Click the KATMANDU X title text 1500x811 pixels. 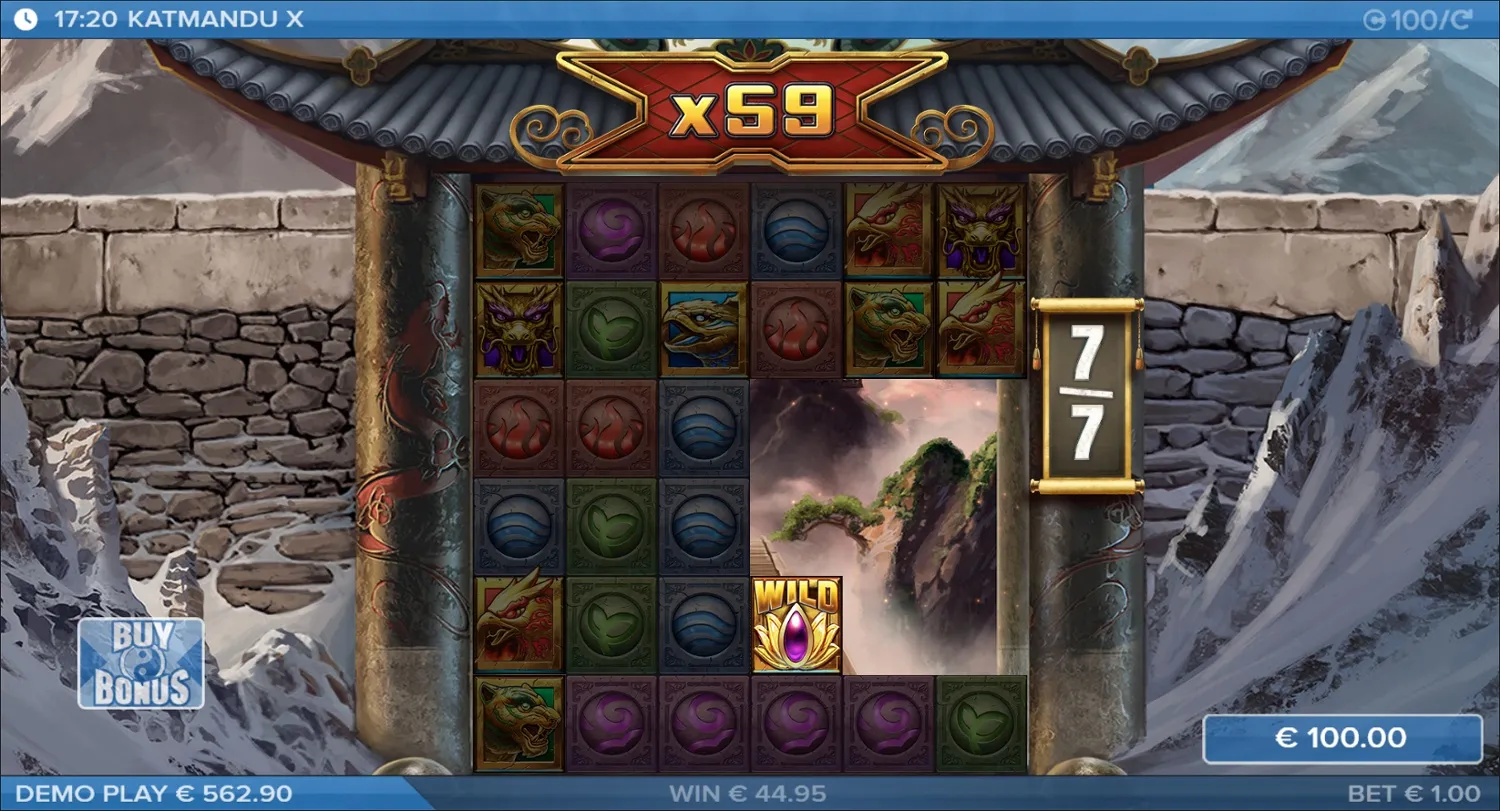point(204,17)
